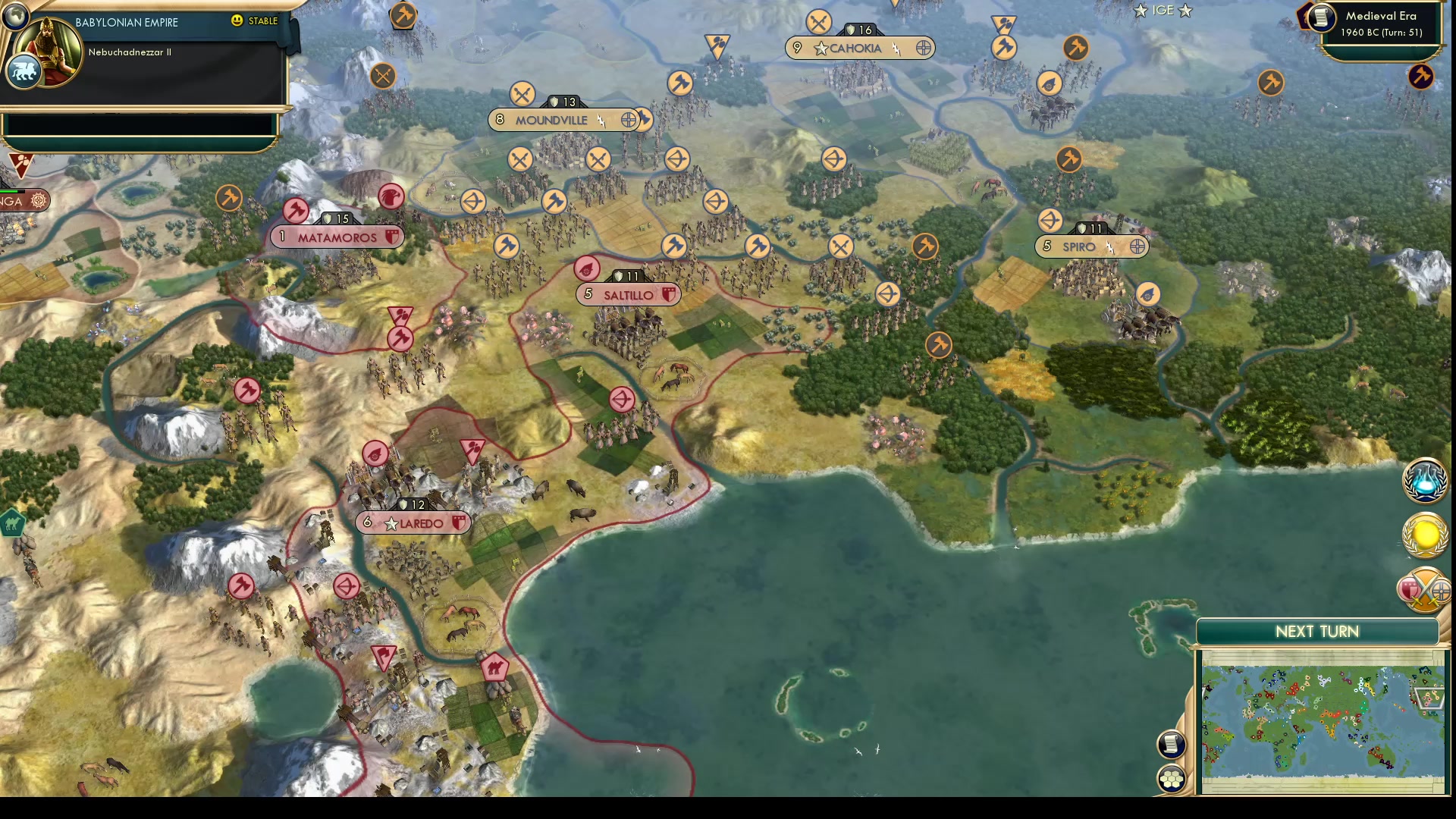The image size is (1456, 819).
Task: Click the Cahokia city name link
Action: [856, 48]
